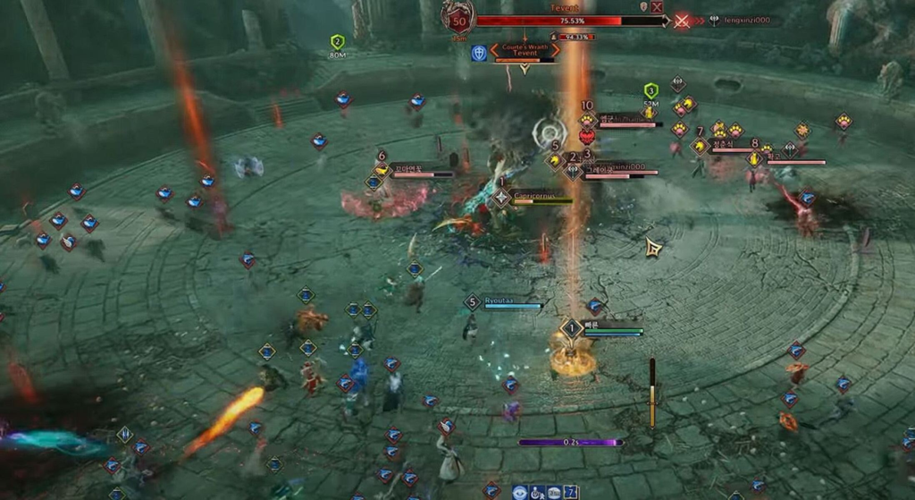Viewport: 915px width, 500px height.
Task: Select the status icon showing number 7
Action: (570, 492)
